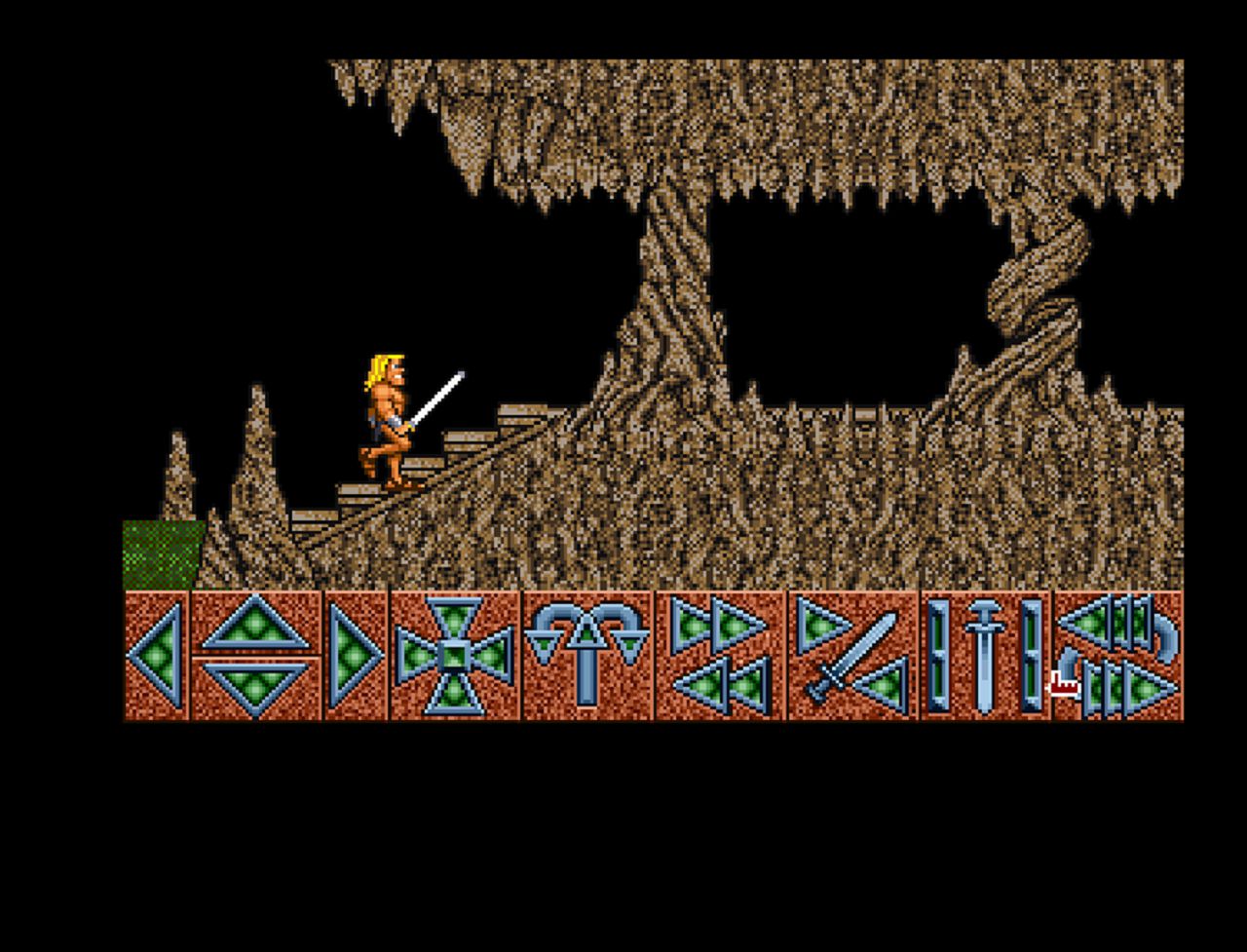This screenshot has height=952, width=1247.
Task: Select the upright sword between pillars icon
Action: [x=985, y=655]
